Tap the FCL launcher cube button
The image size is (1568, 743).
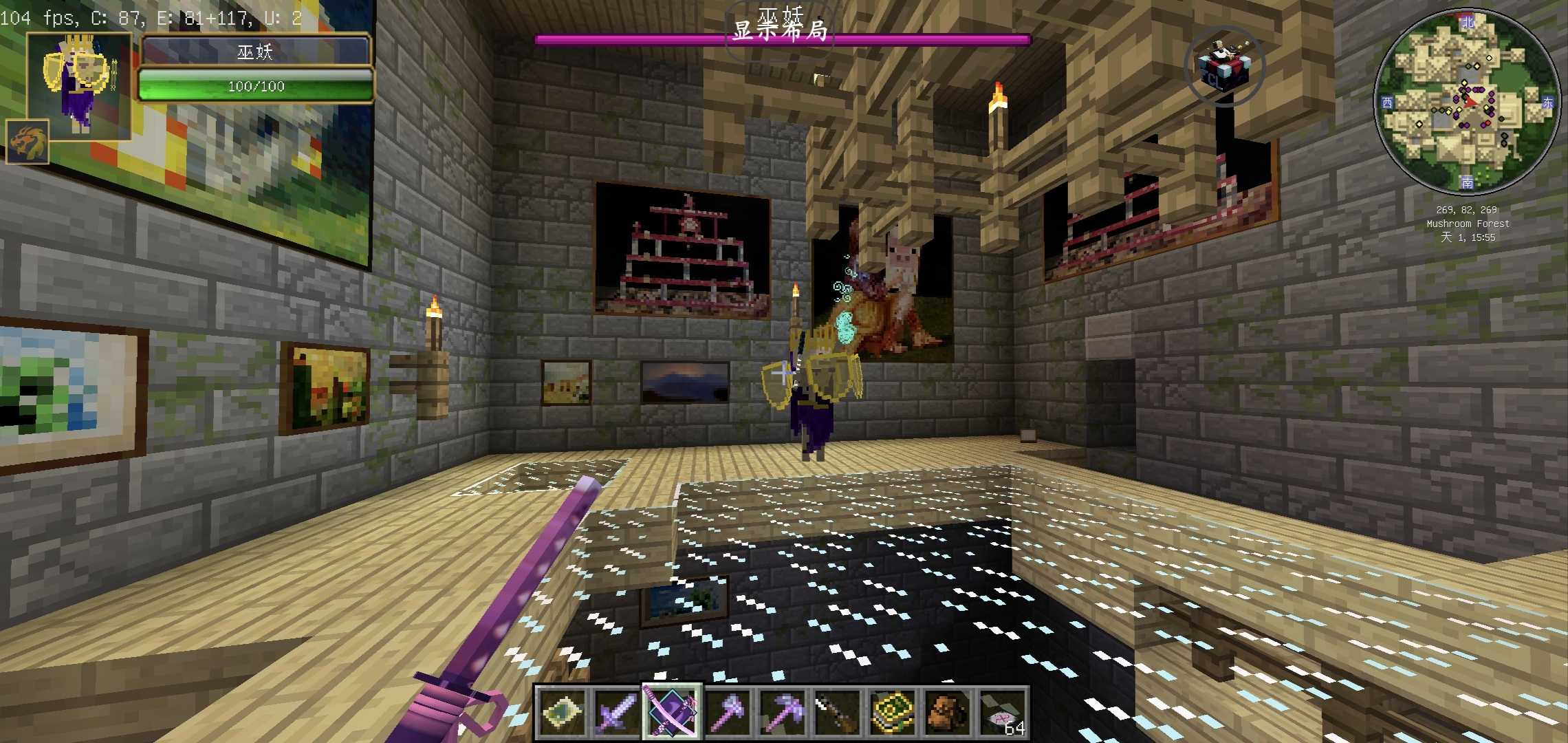[x=1224, y=67]
